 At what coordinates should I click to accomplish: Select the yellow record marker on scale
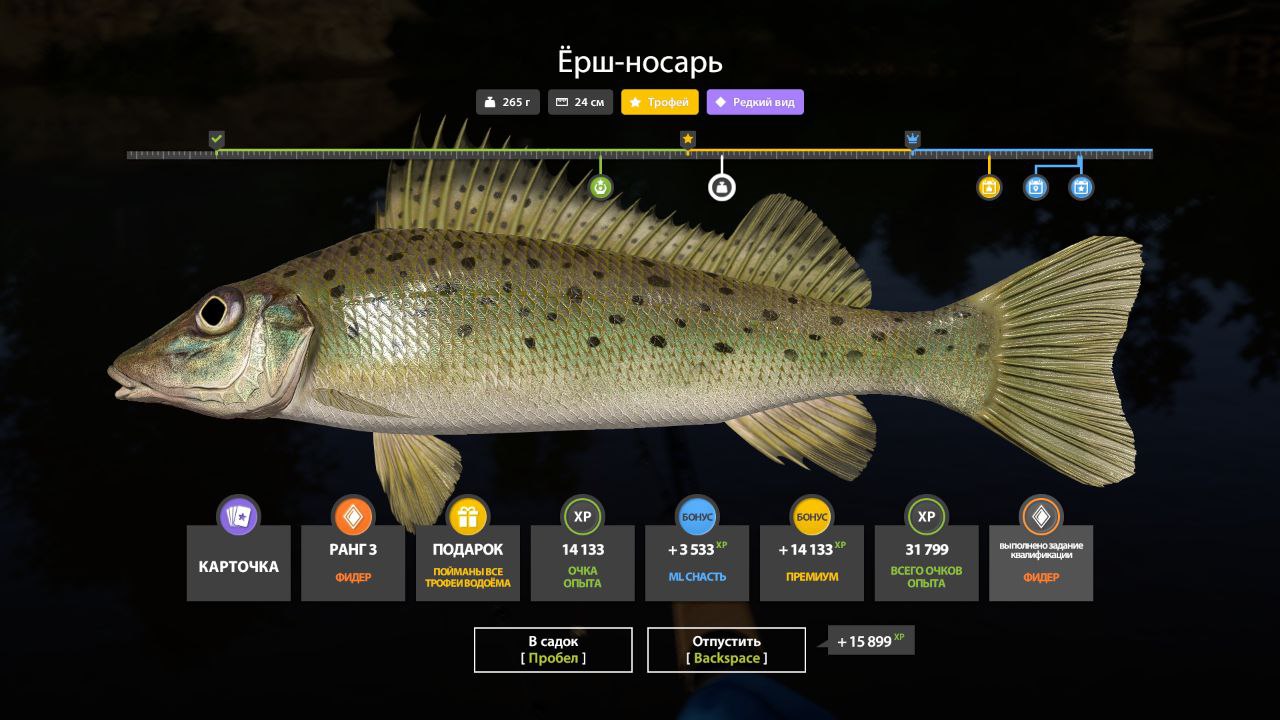[x=989, y=187]
